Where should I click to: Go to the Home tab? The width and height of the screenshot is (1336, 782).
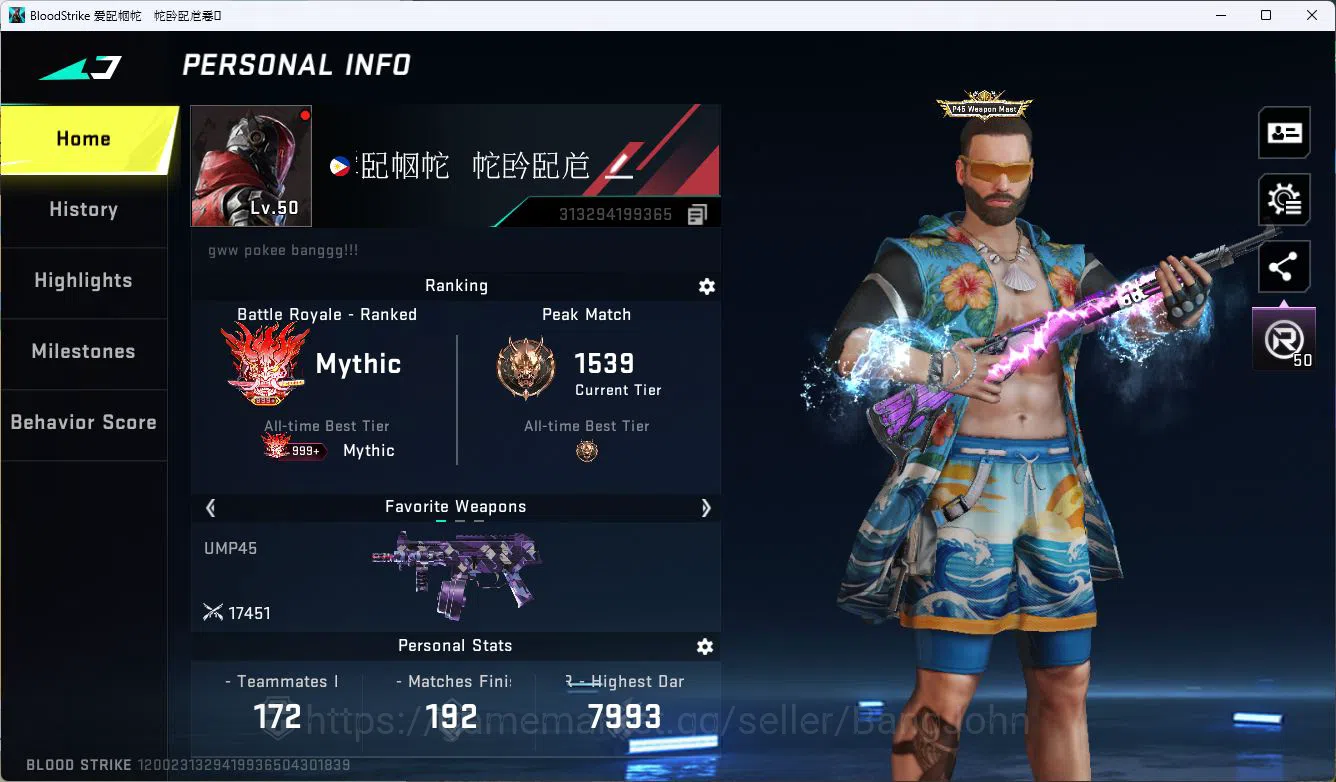pos(83,138)
